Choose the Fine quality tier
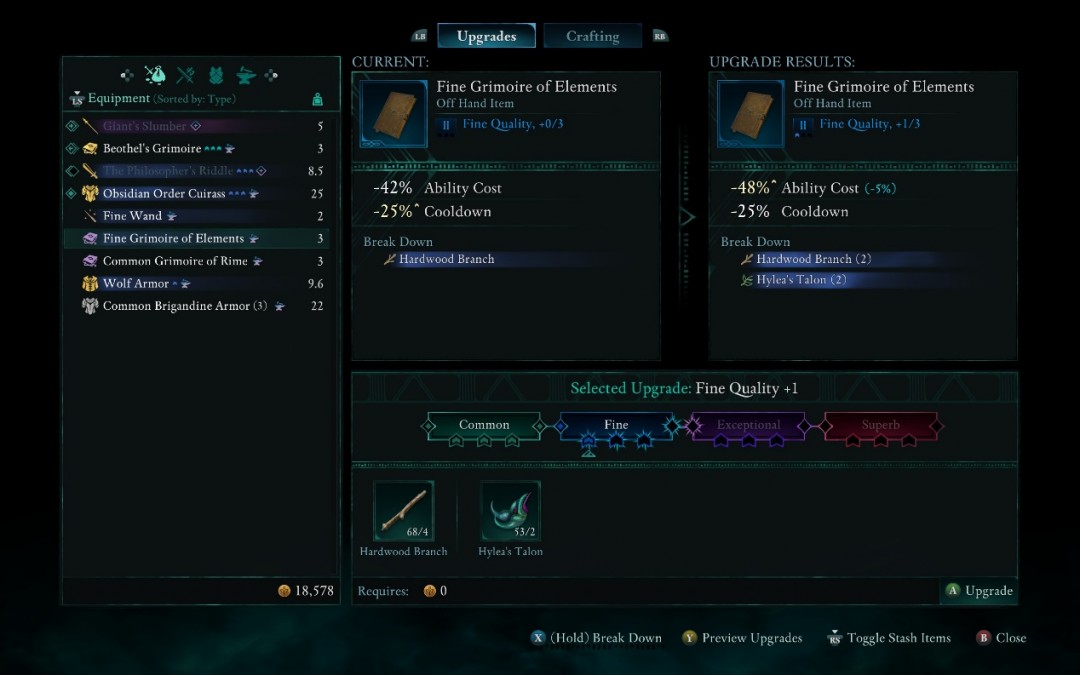The image size is (1080, 675). pos(616,425)
